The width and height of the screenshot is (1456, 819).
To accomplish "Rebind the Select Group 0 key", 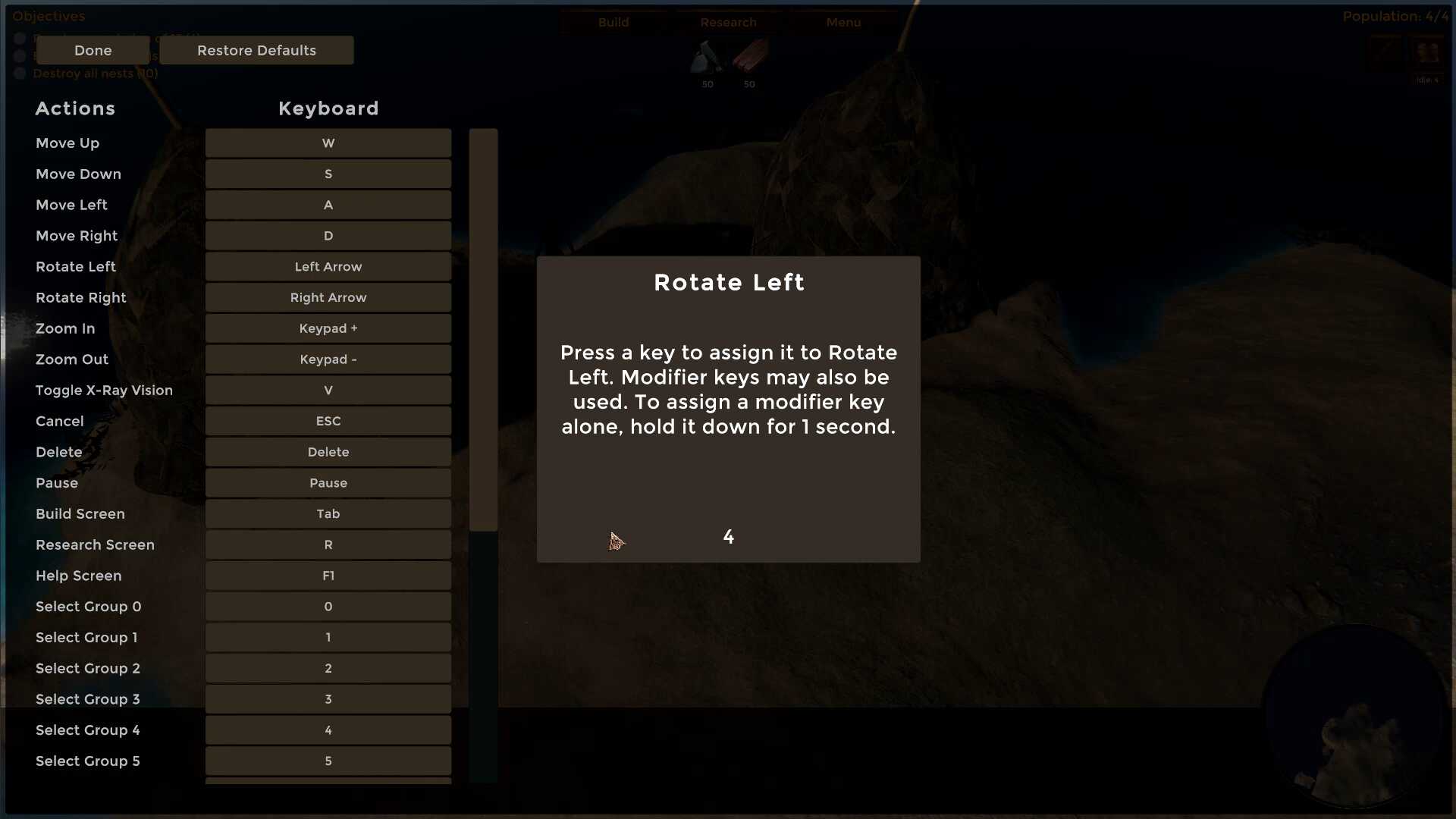I will (328, 607).
